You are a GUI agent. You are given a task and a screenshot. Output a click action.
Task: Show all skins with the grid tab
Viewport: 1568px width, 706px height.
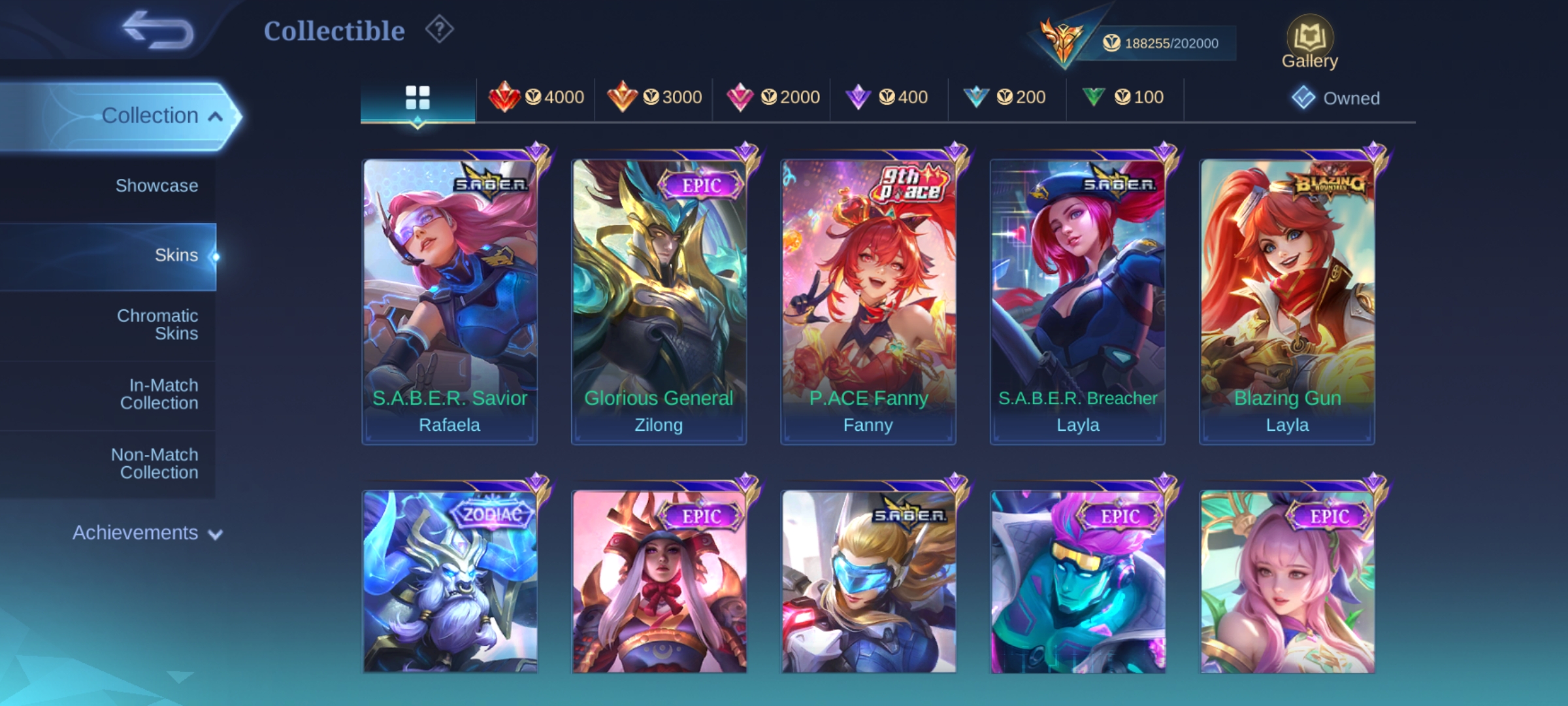(417, 98)
